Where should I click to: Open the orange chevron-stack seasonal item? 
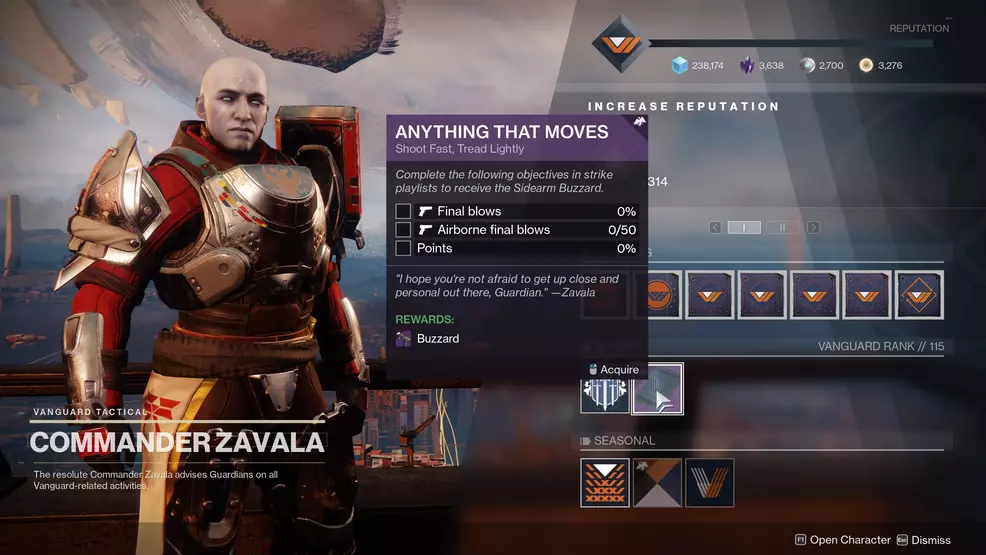pyautogui.click(x=605, y=483)
